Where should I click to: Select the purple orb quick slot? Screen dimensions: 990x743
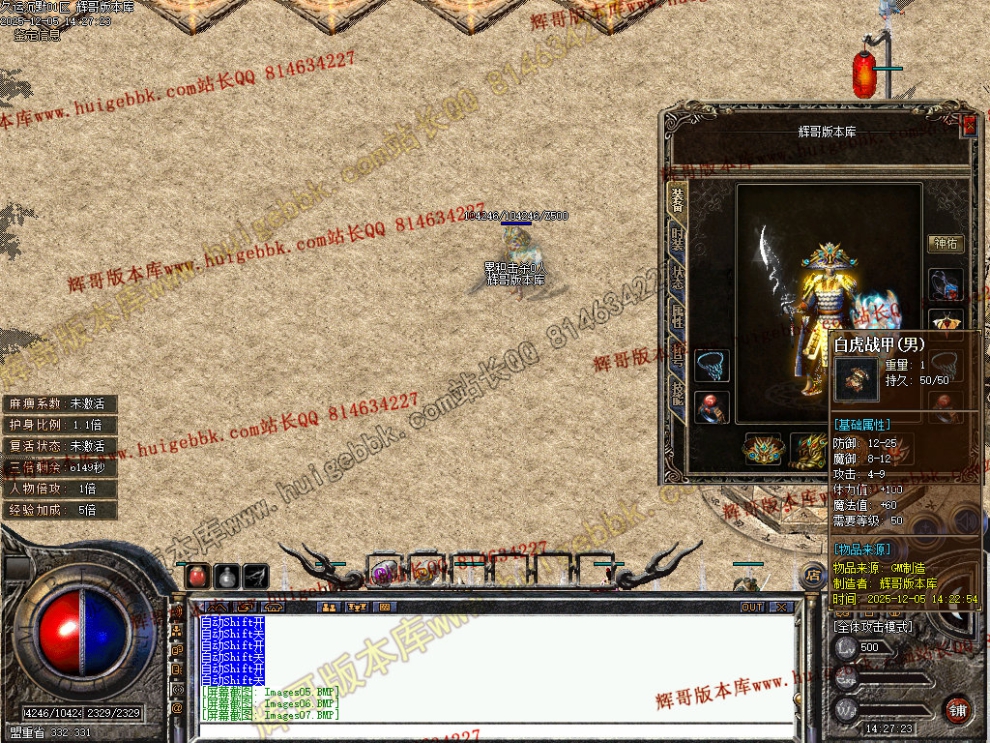[x=381, y=573]
